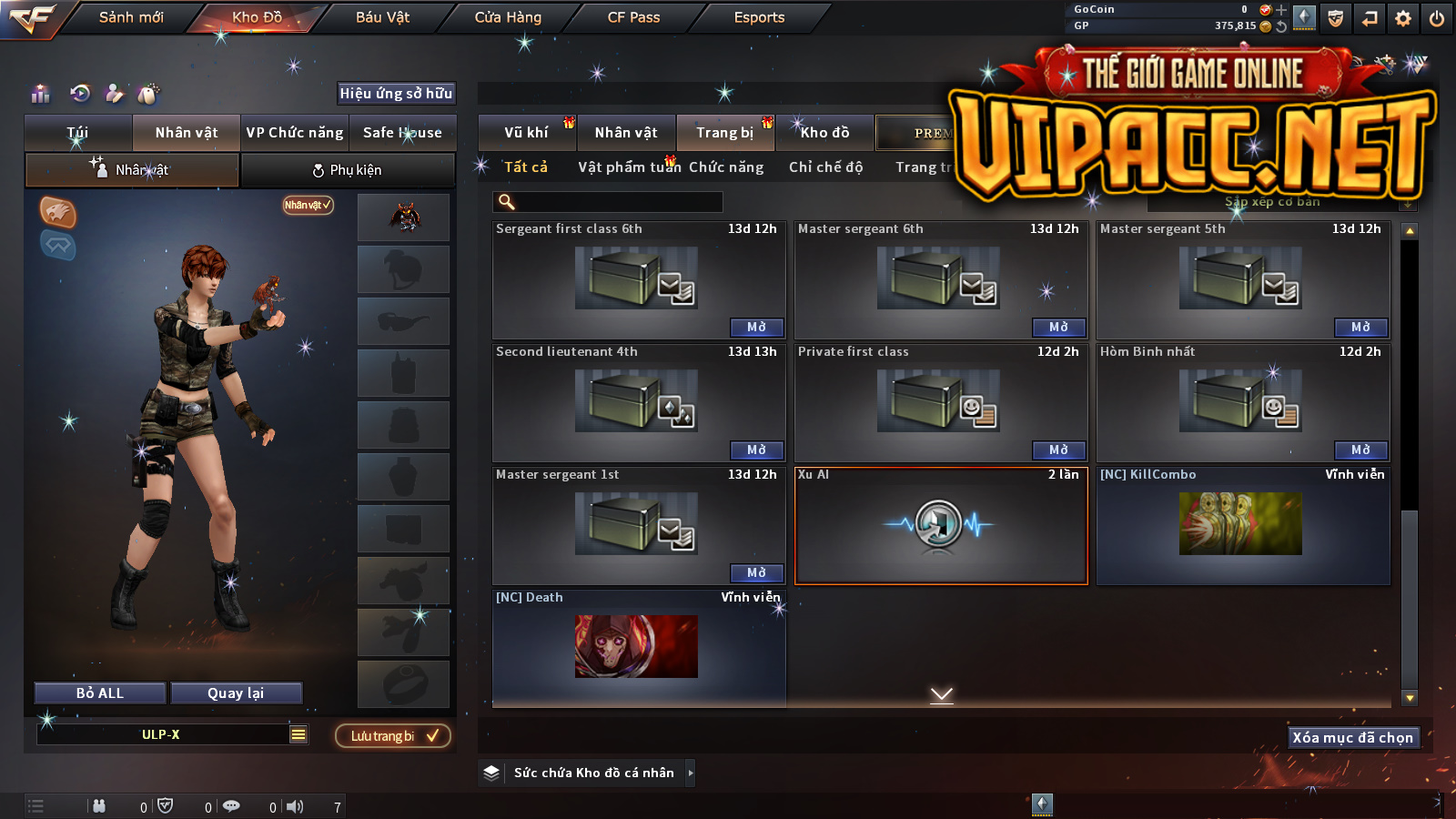Click the Bỏ ALL button
Screen dimensions: 1456x819
pos(100,693)
